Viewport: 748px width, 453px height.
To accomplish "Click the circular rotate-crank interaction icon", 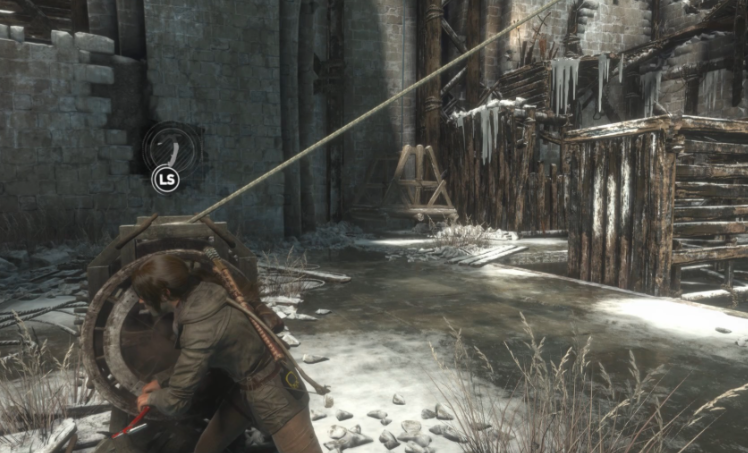I will coord(171,148).
